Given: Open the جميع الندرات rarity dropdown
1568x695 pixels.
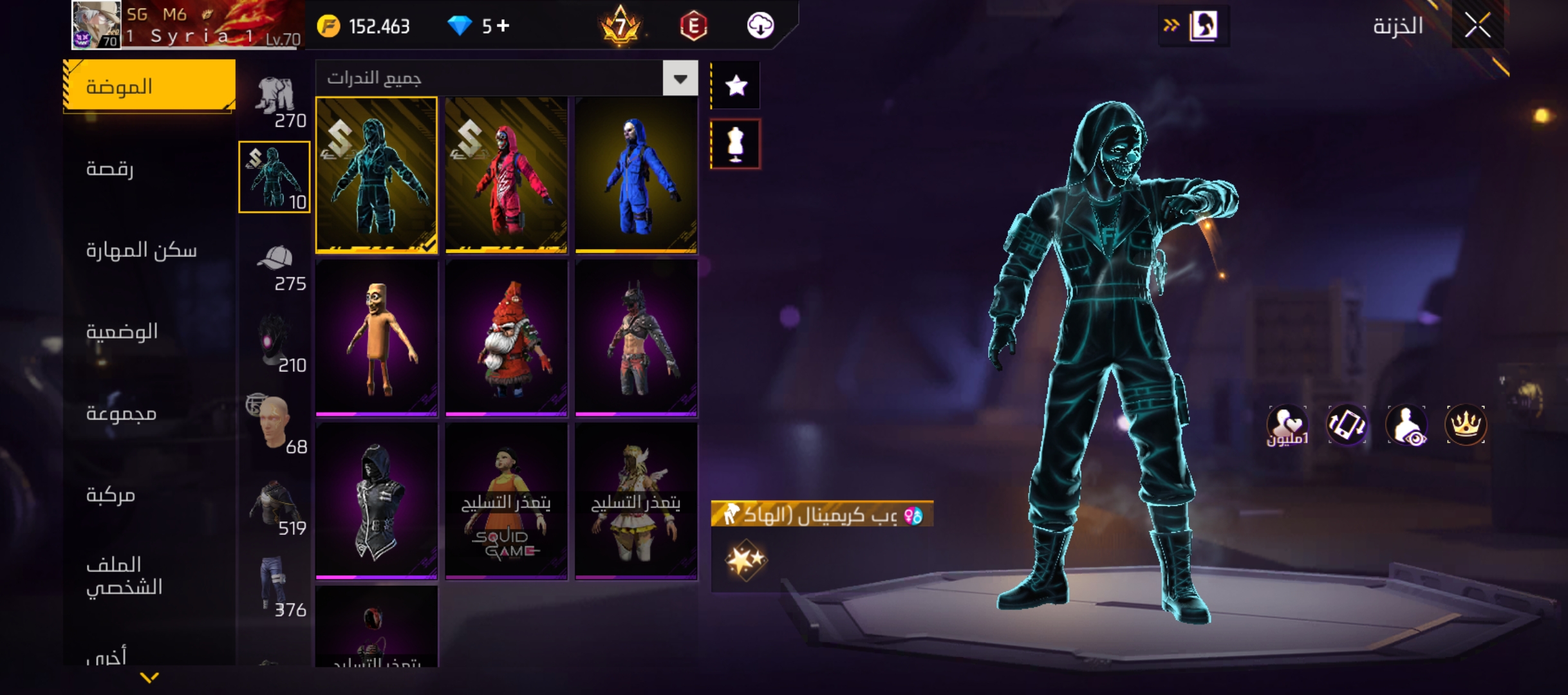Looking at the screenshot, I should pos(680,79).
